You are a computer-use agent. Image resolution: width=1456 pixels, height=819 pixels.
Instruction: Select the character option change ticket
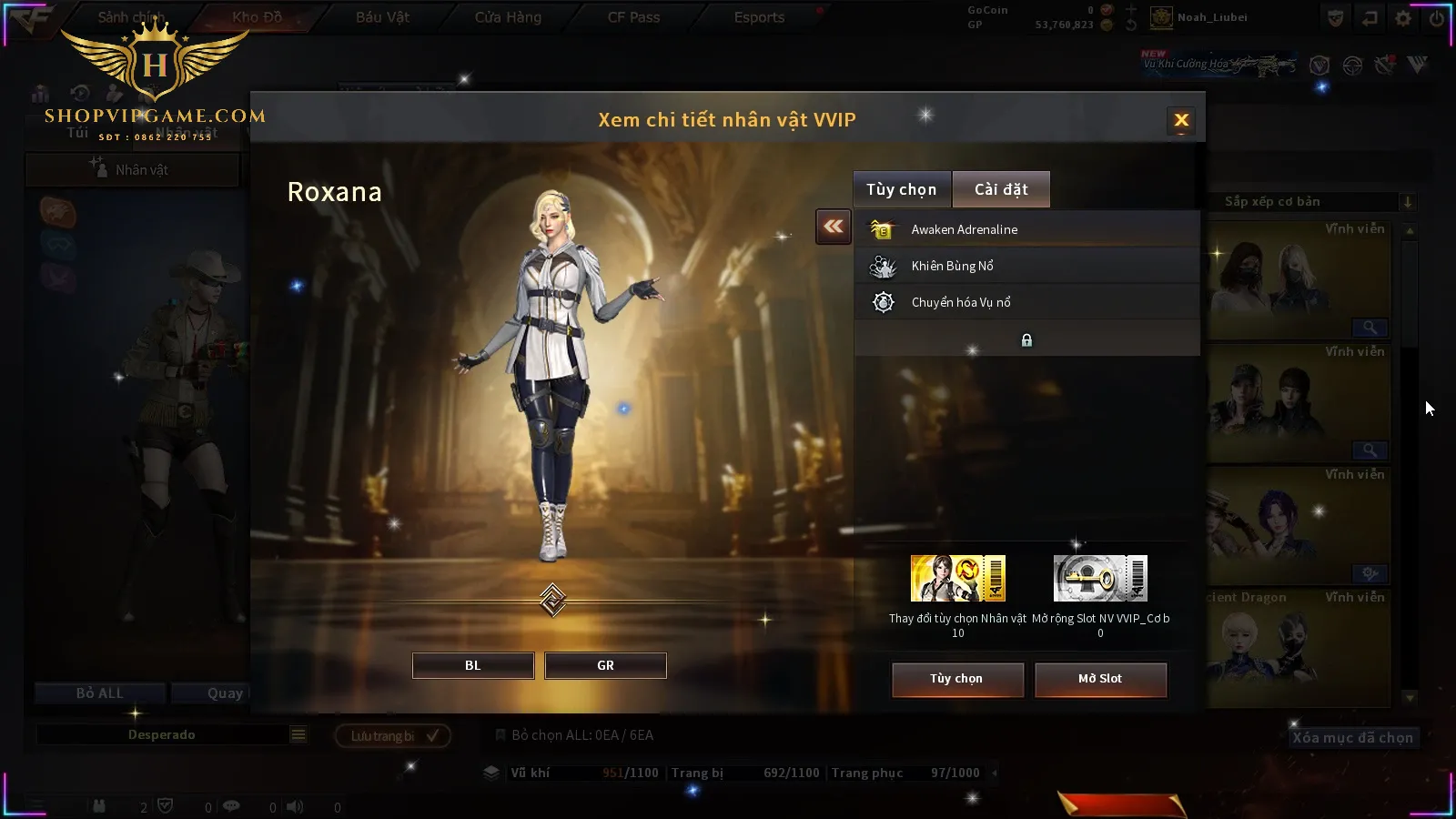tap(957, 579)
